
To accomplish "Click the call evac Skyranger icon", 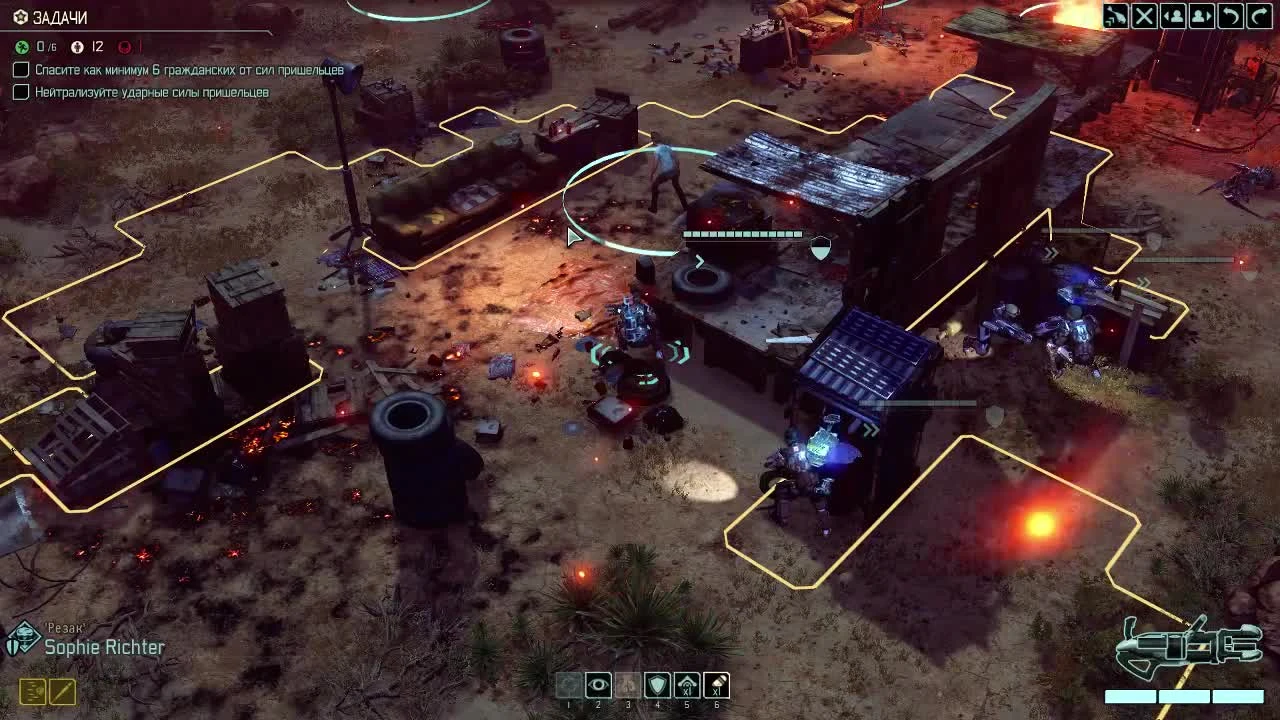I will (1115, 15).
